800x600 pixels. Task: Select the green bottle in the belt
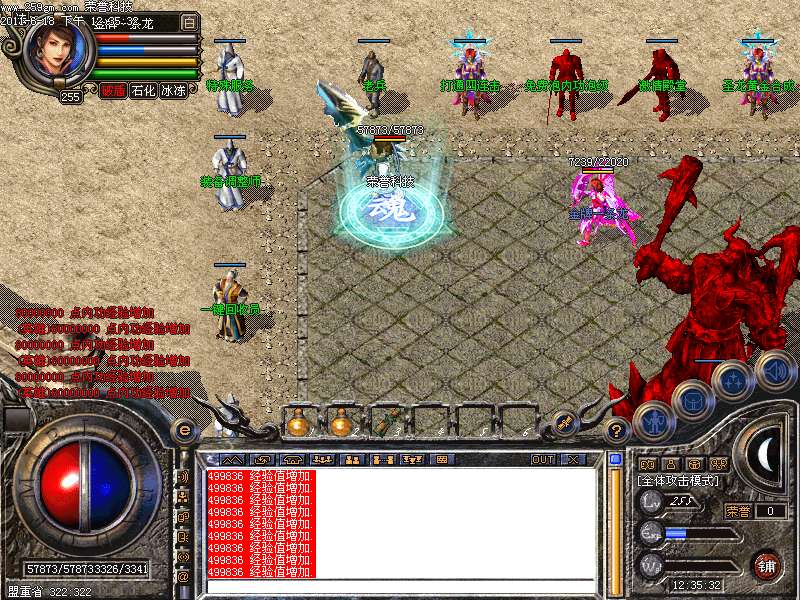[x=384, y=424]
